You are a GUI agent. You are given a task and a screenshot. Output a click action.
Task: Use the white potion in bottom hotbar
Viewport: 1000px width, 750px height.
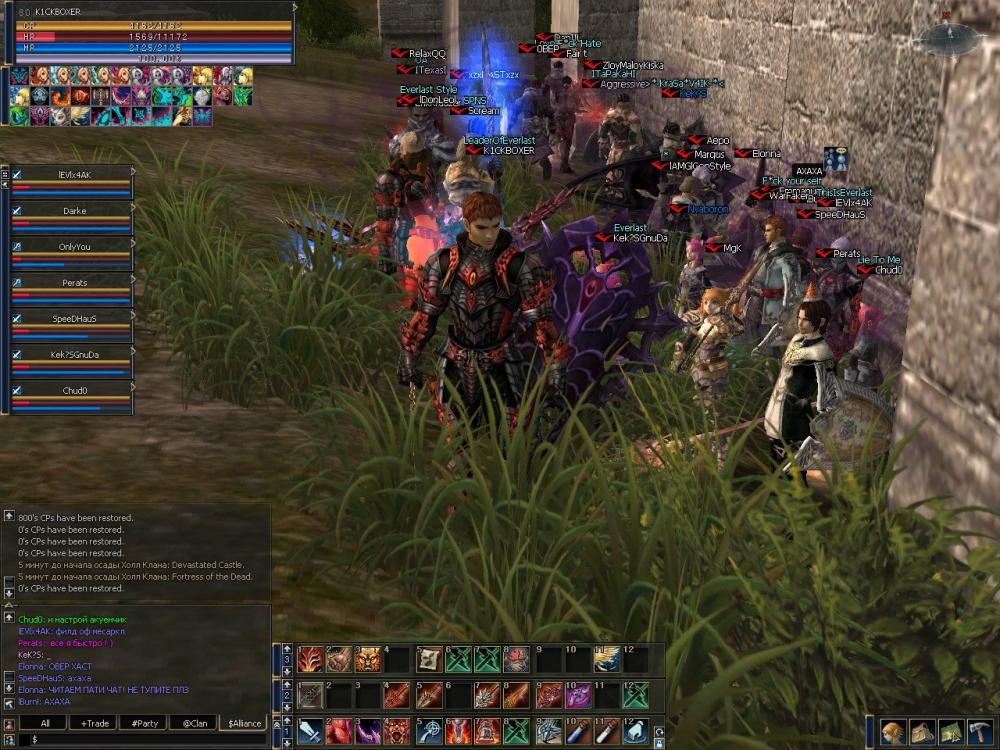[605, 731]
